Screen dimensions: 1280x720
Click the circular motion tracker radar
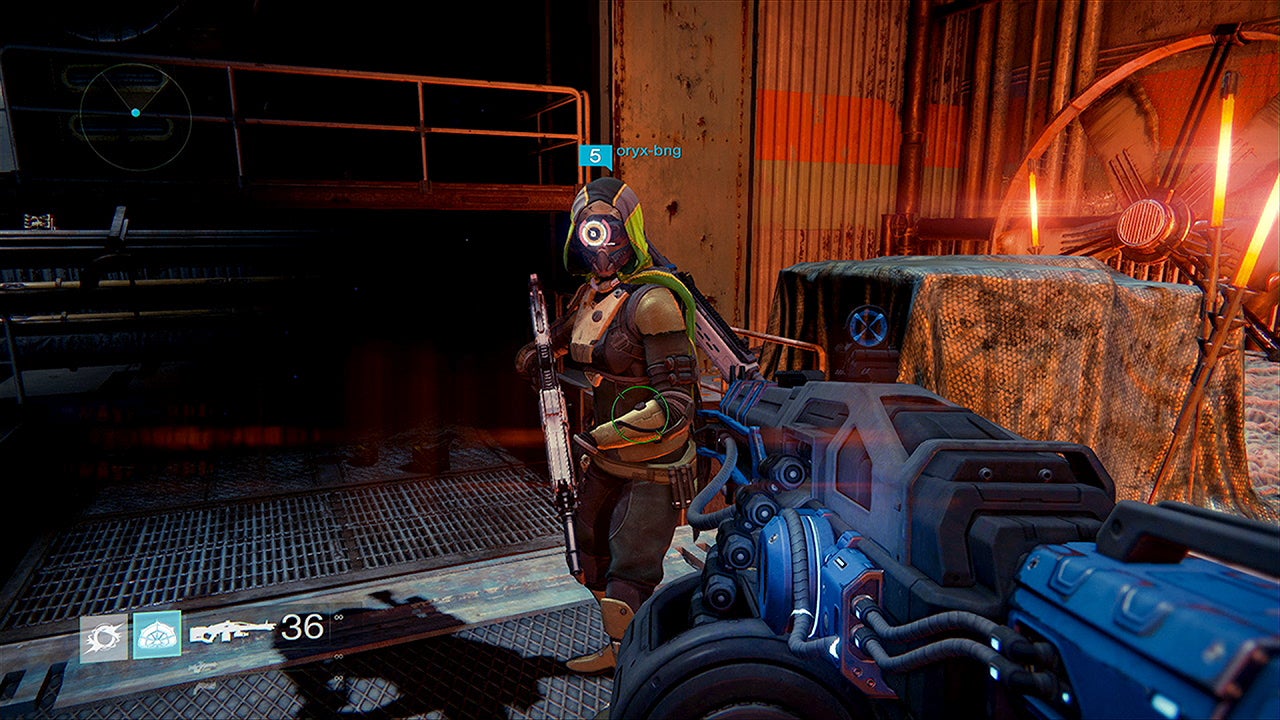point(135,113)
